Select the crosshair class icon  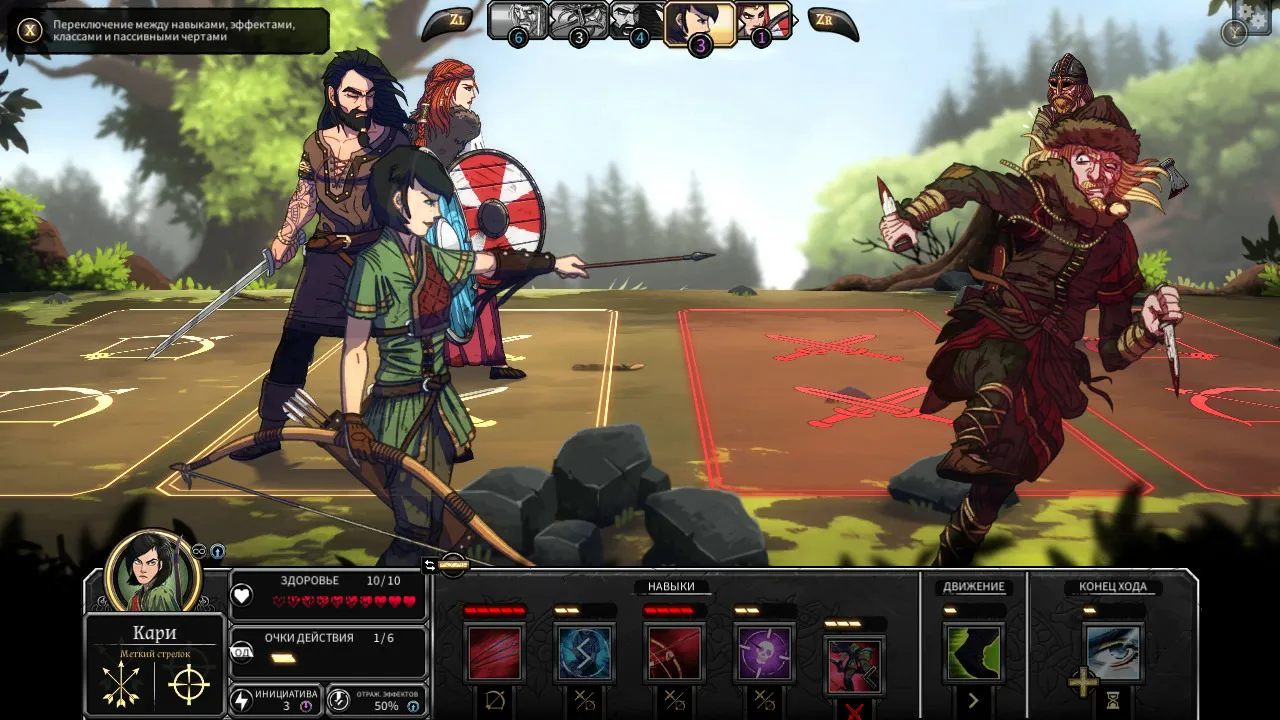(188, 685)
